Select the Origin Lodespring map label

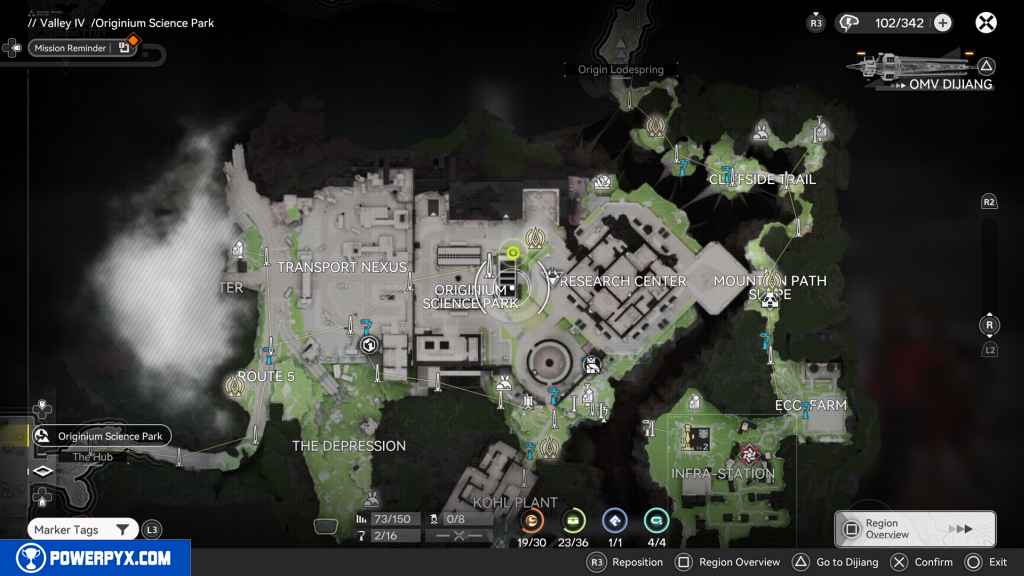pos(627,70)
